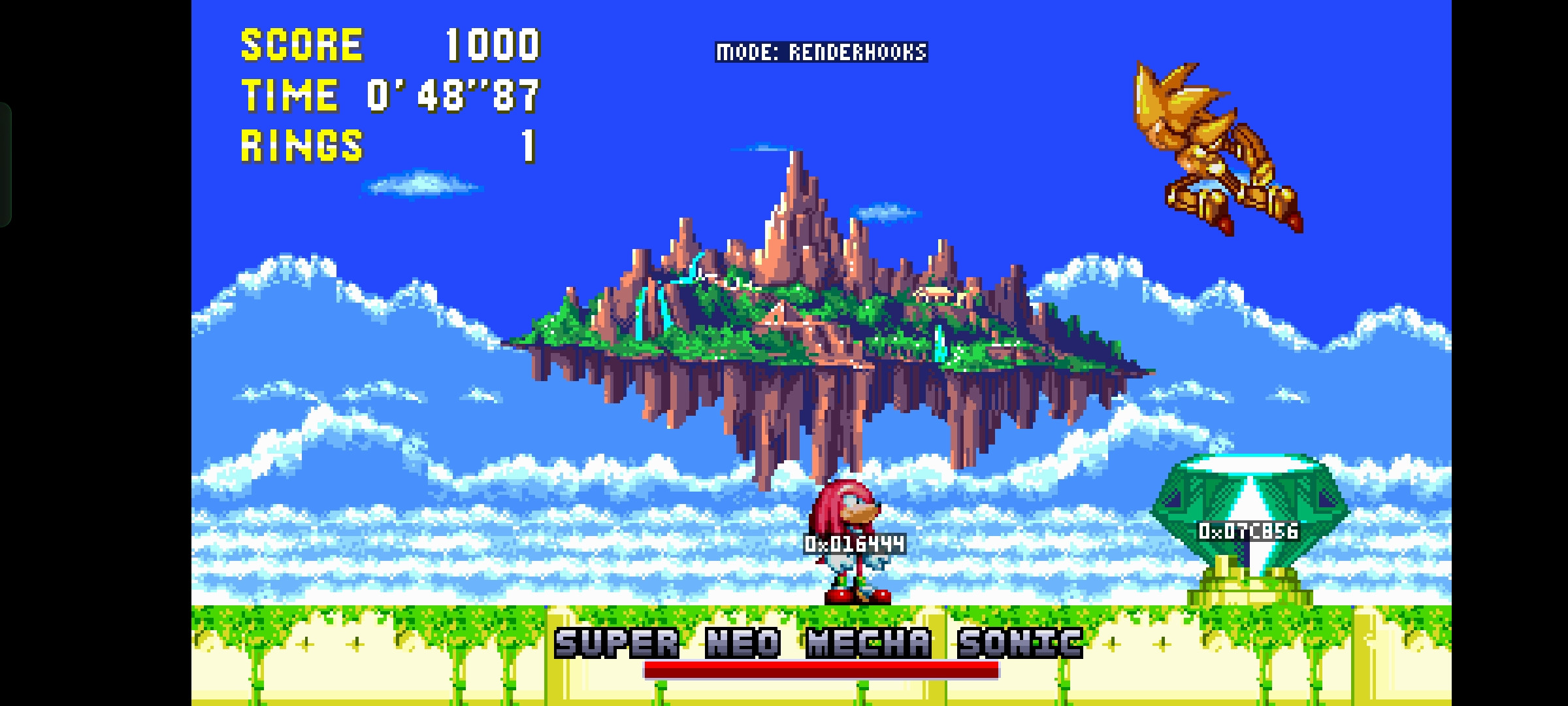This screenshot has height=706, width=1568.
Task: Toggle the MODE: RENDERHOOKS indicator
Action: coord(823,50)
